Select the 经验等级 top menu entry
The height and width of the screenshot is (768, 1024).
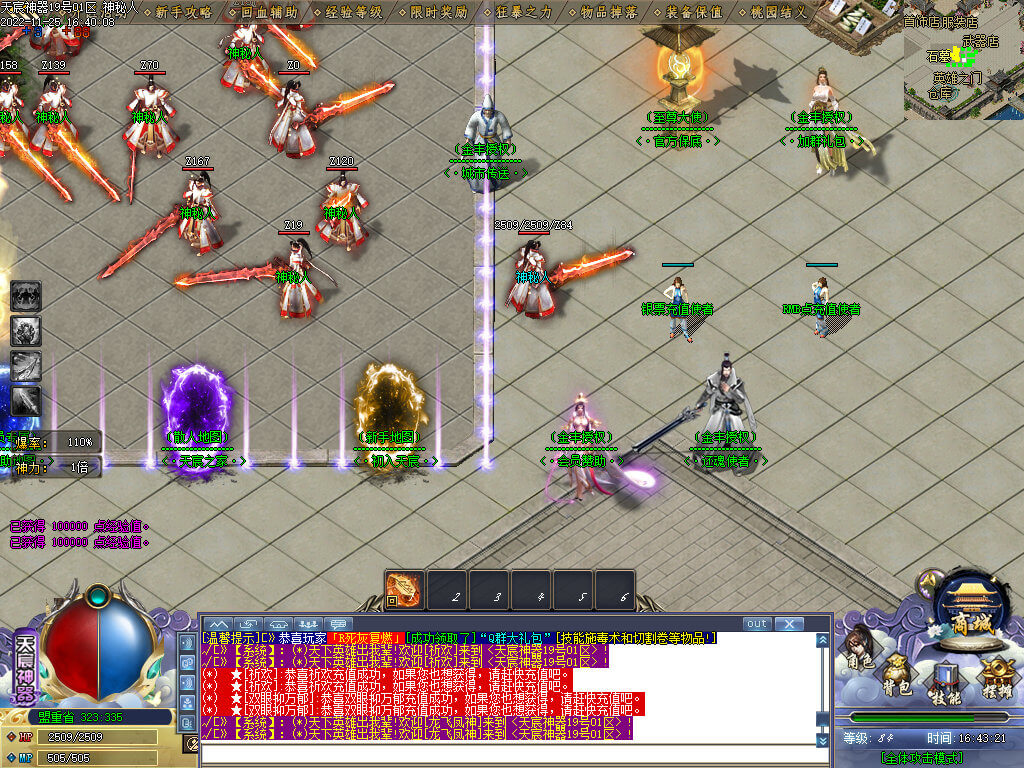[x=354, y=12]
